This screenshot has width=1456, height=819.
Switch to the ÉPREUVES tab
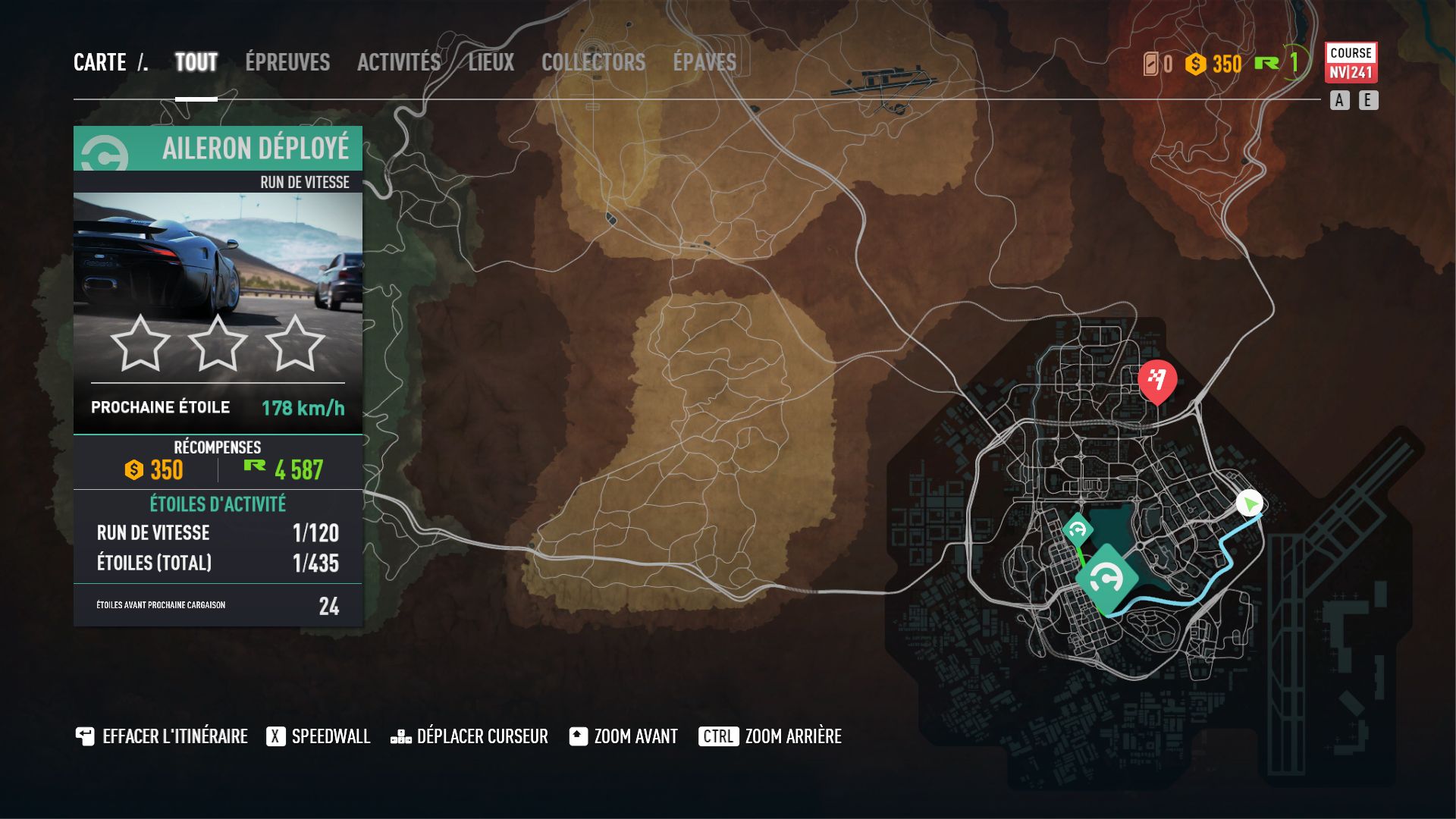coord(287,63)
